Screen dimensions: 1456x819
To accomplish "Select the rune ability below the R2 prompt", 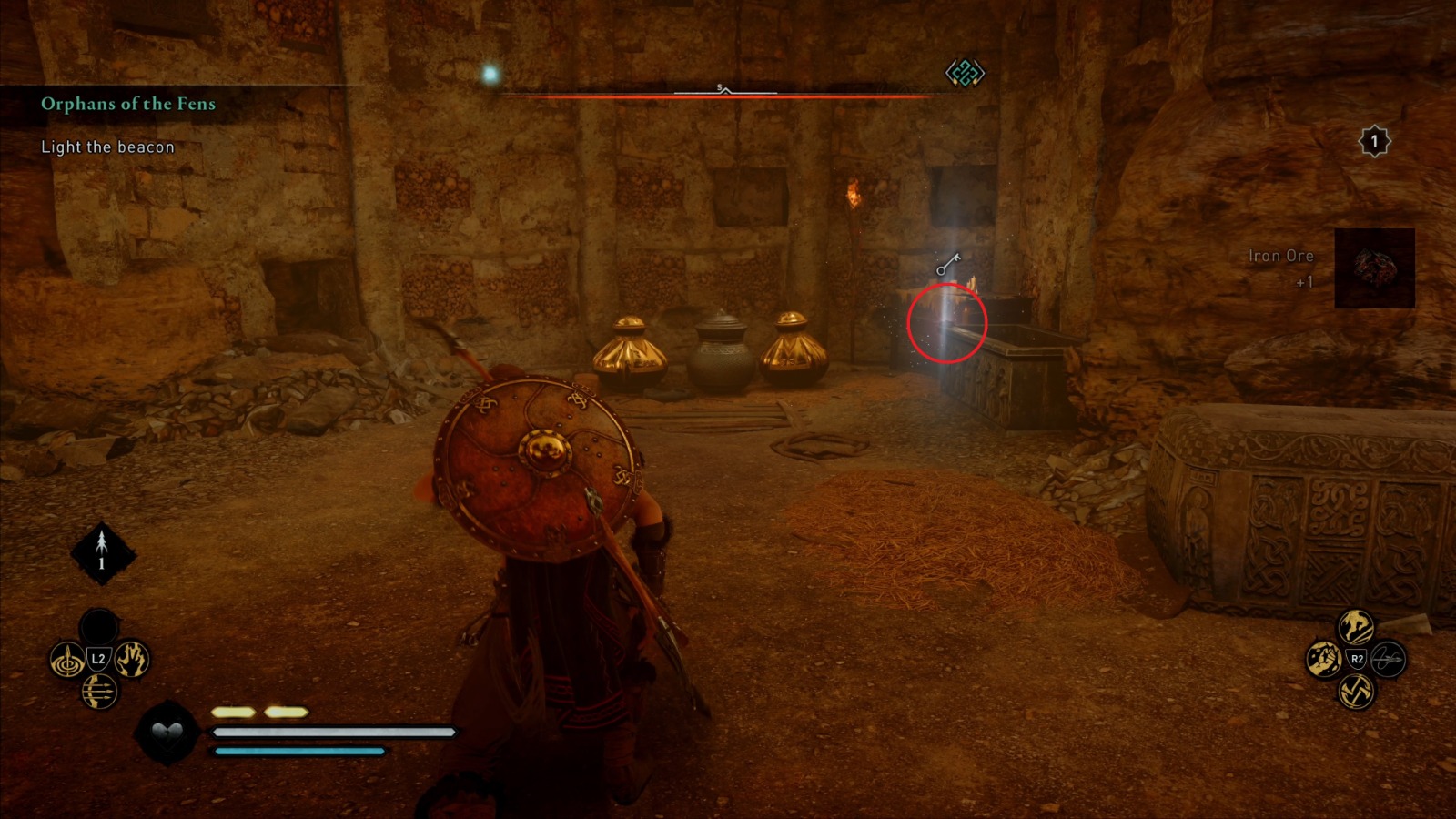I will pyautogui.click(x=1357, y=692).
